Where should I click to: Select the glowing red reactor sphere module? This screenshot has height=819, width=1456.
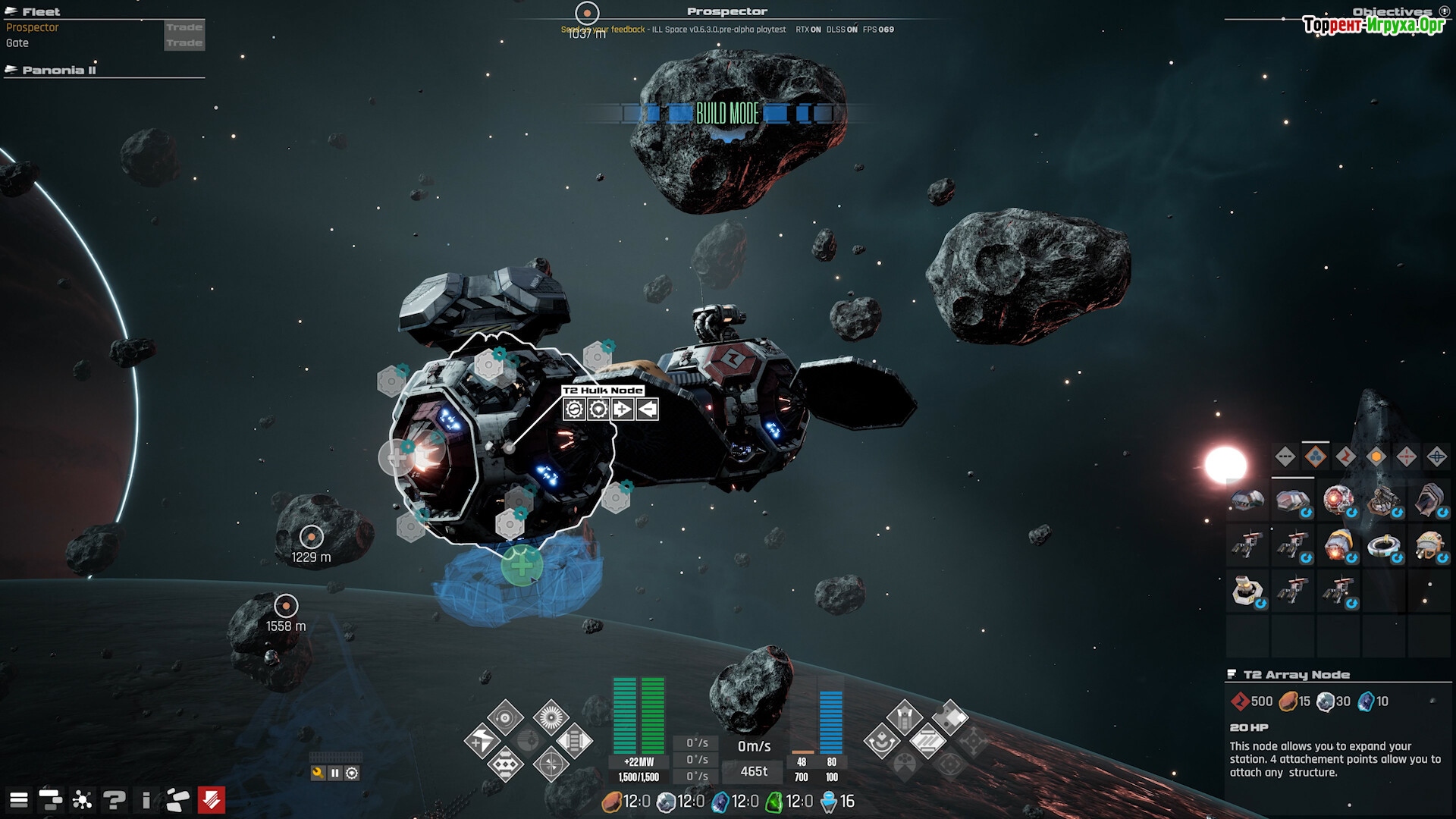(1338, 500)
